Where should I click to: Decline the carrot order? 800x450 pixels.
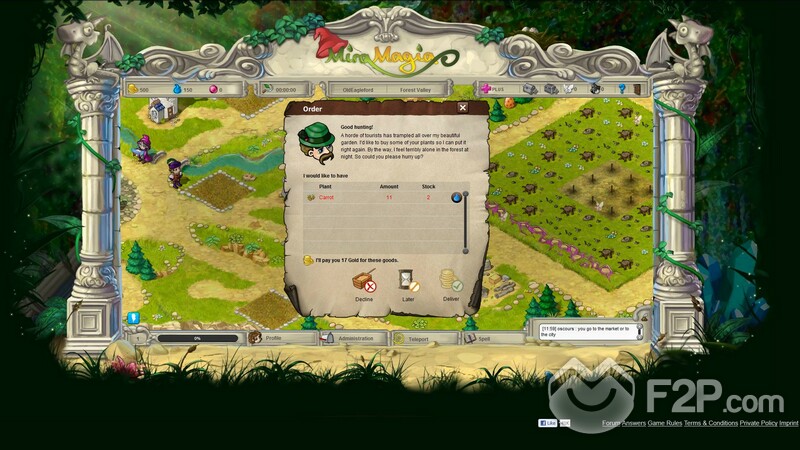363,285
